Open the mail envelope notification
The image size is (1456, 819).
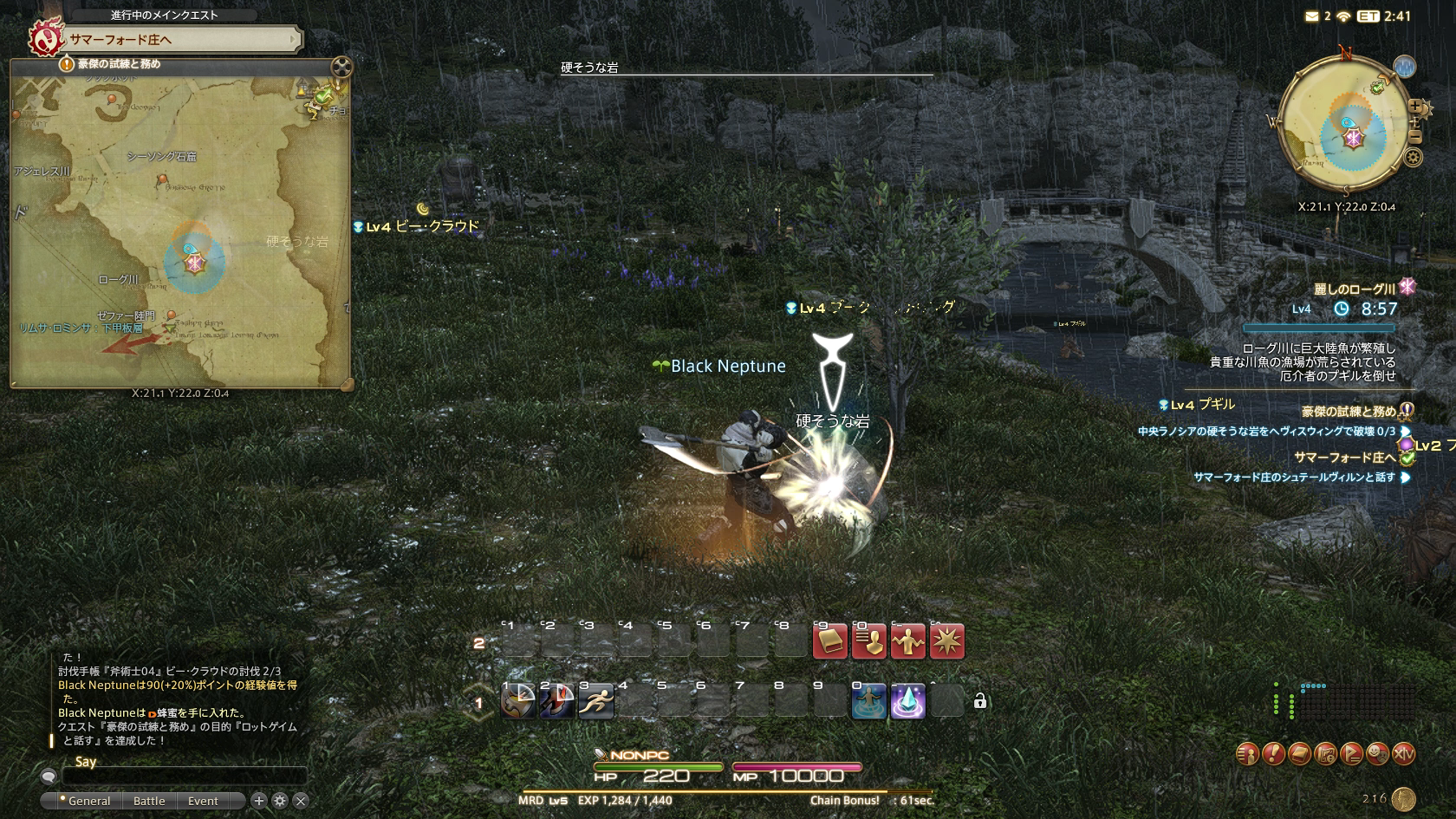pos(1312,16)
